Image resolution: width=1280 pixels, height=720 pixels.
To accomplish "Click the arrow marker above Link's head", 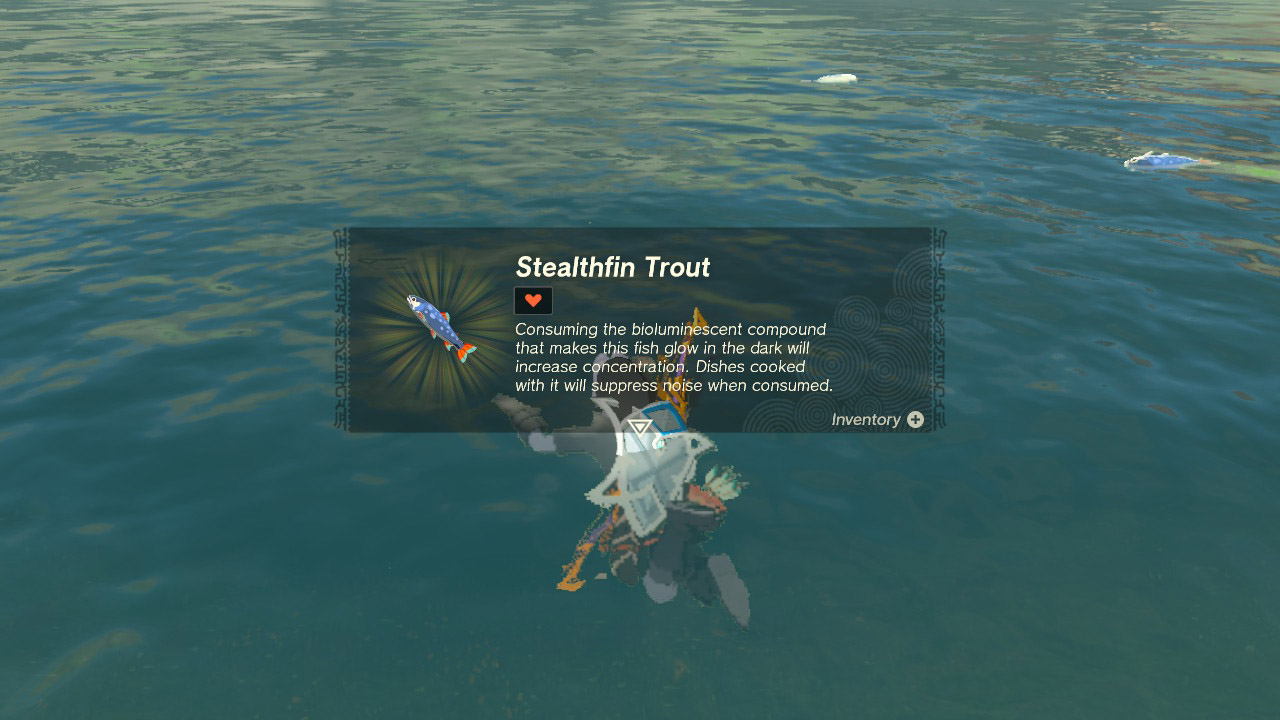I will coord(637,426).
